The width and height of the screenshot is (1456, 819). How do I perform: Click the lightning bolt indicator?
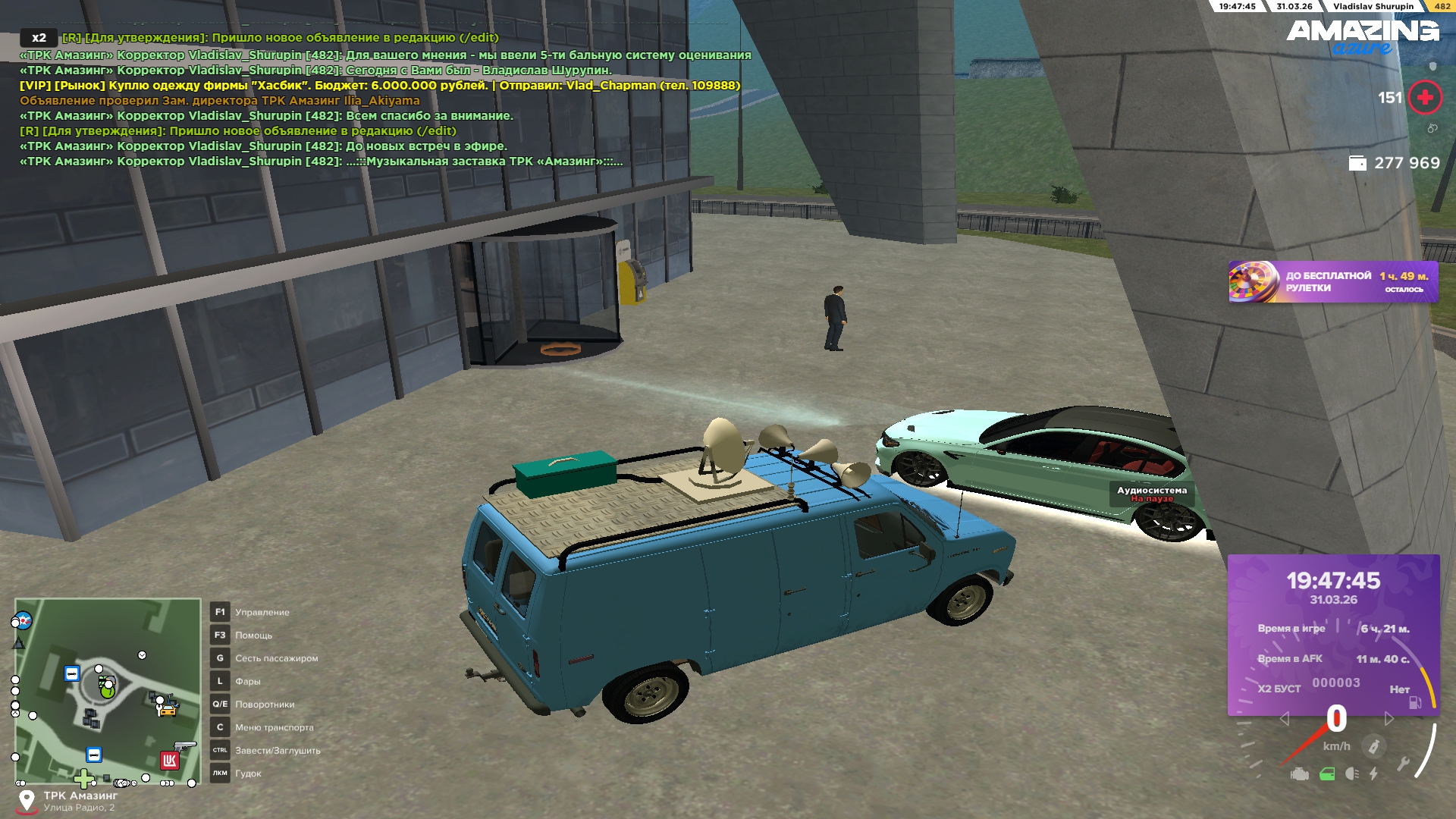[x=1373, y=774]
